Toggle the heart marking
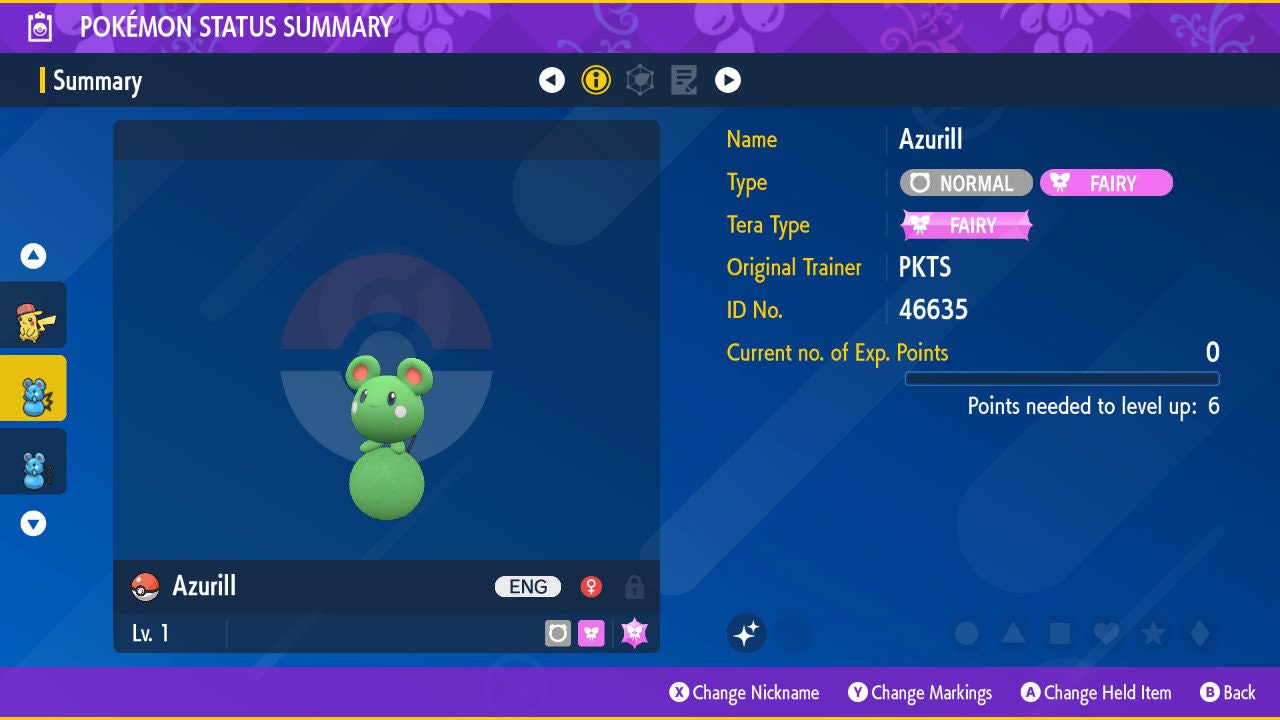Viewport: 1280px width, 720px height. pos(1106,633)
